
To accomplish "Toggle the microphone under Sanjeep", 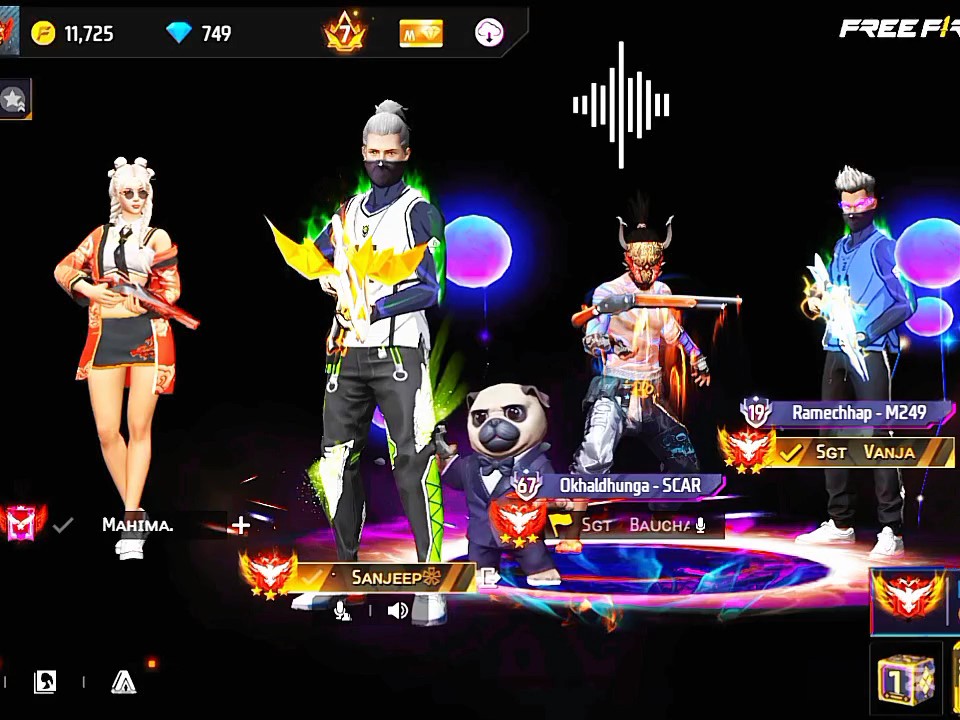I will point(342,610).
